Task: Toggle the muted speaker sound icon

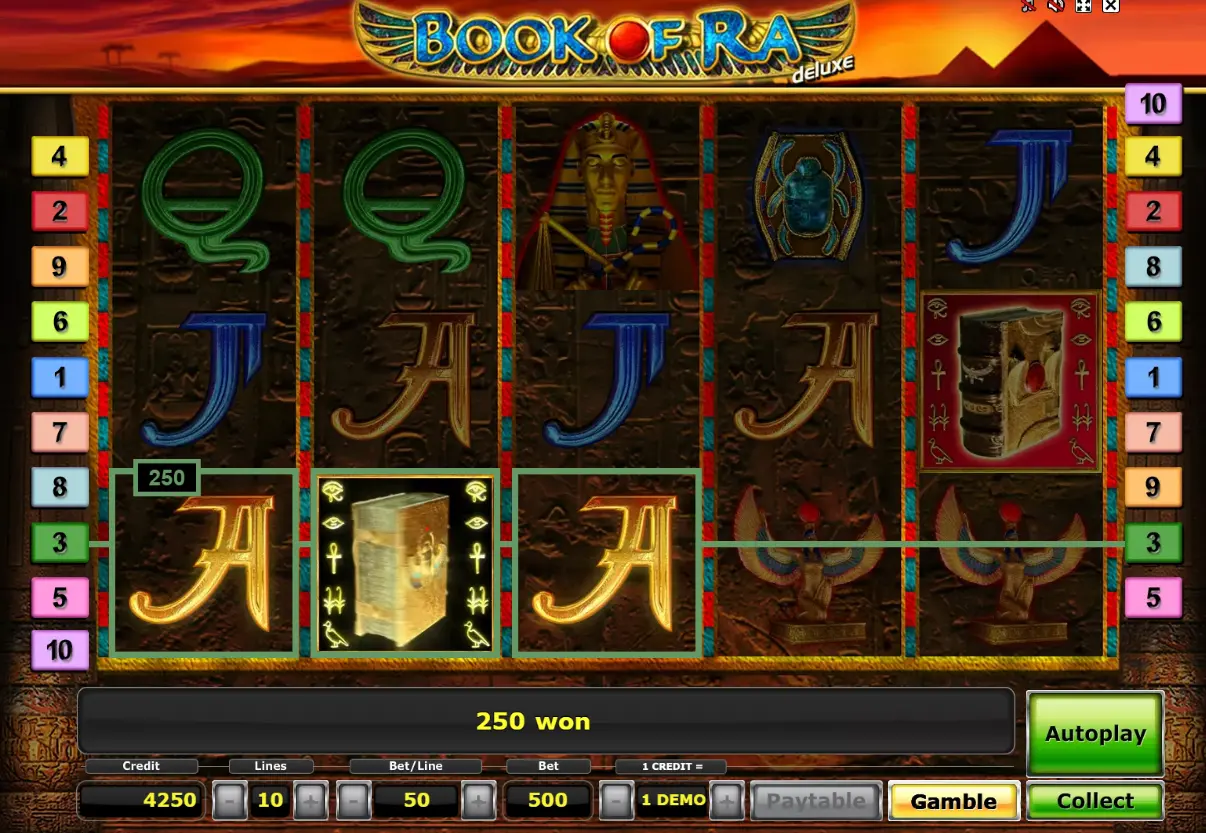Action: click(1055, 6)
